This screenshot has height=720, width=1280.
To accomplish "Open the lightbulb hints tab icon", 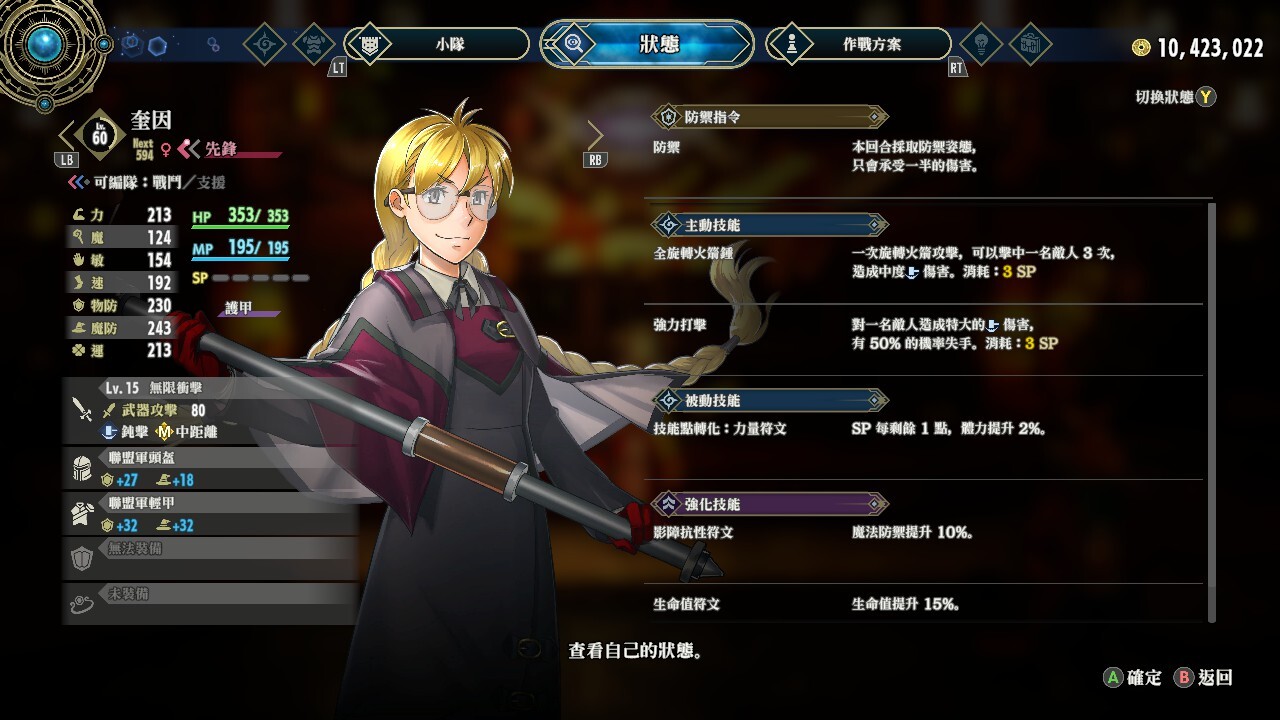I will point(981,44).
